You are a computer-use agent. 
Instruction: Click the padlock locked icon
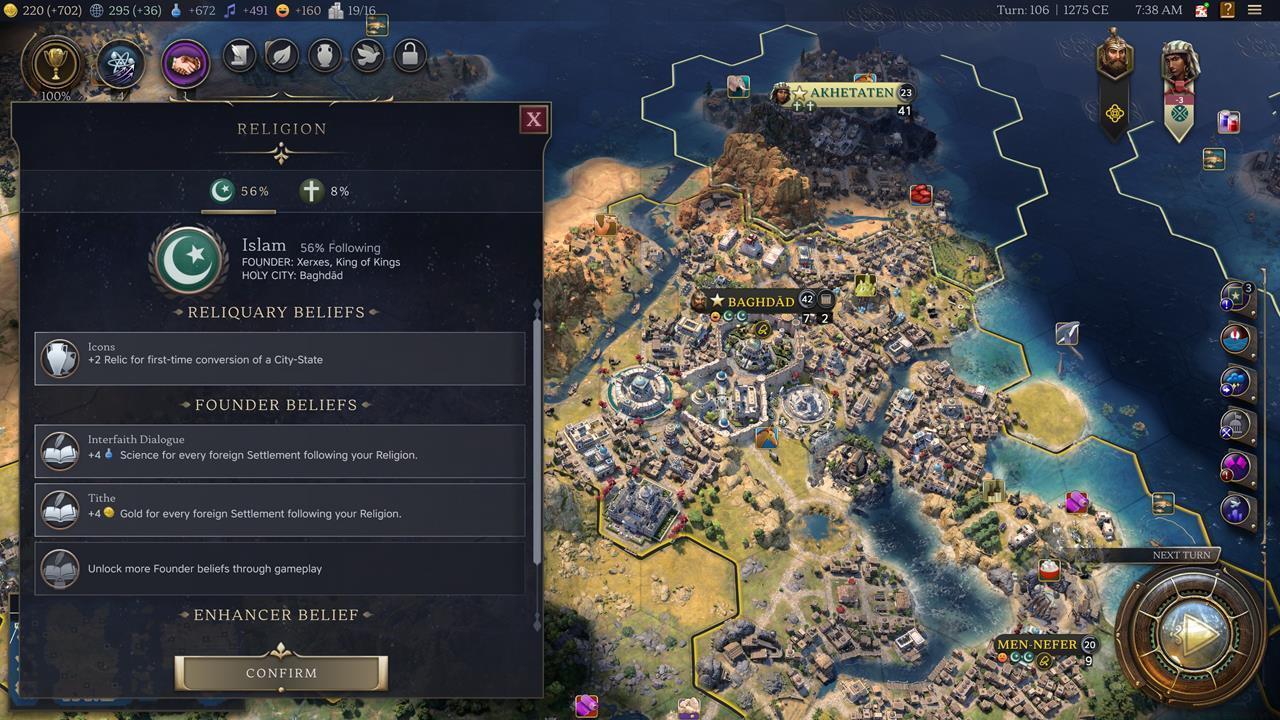click(409, 56)
